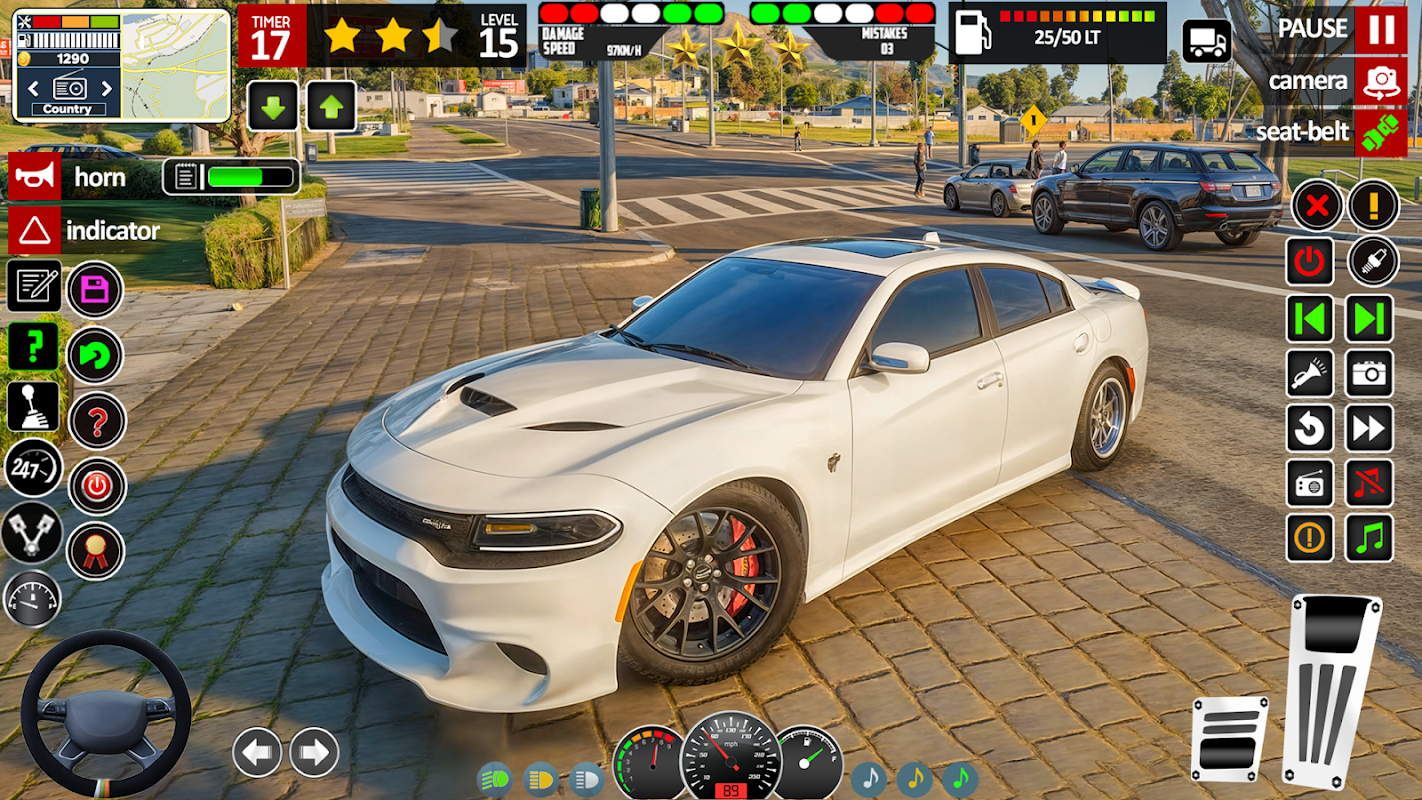1422x800 pixels.
Task: Sound the horn button
Action: [x=34, y=177]
